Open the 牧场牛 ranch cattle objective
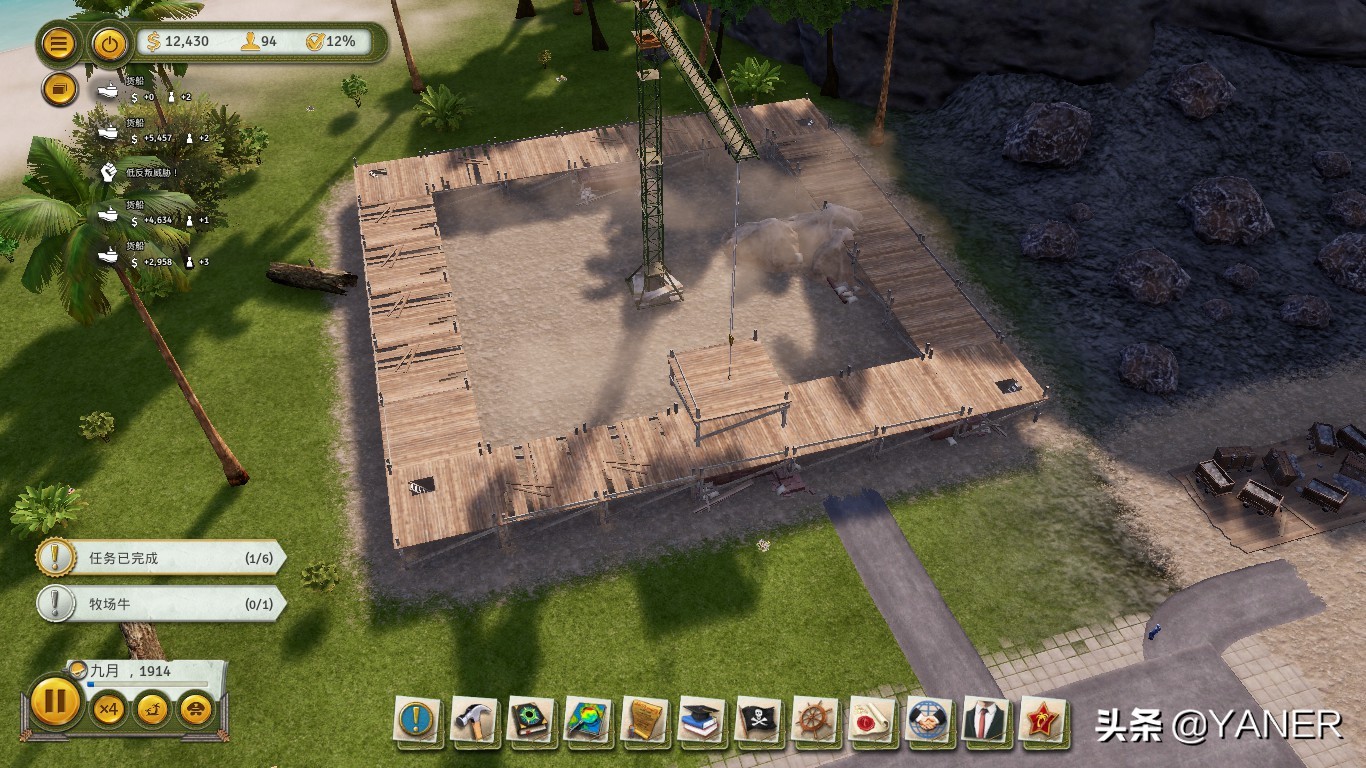1366x768 pixels. click(160, 604)
